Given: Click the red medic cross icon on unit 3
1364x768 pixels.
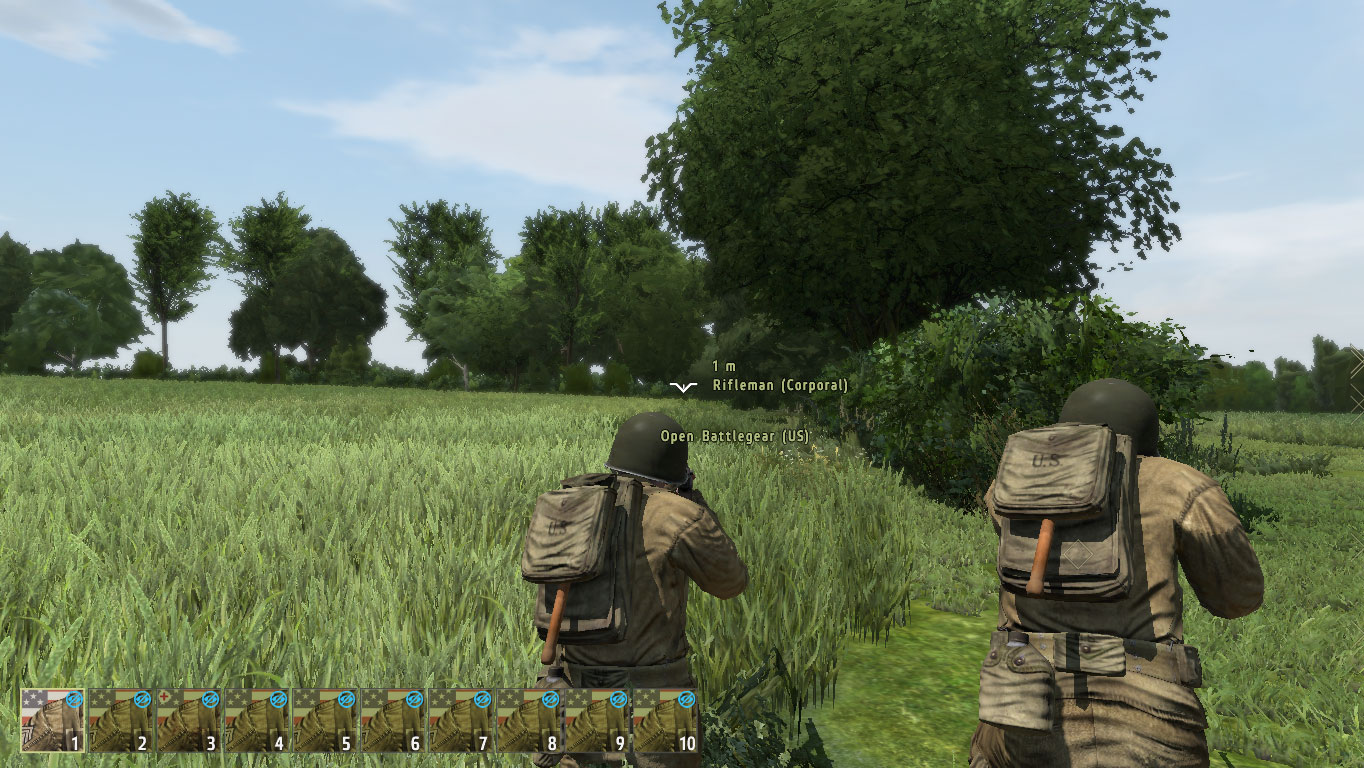Looking at the screenshot, I should point(164,696).
